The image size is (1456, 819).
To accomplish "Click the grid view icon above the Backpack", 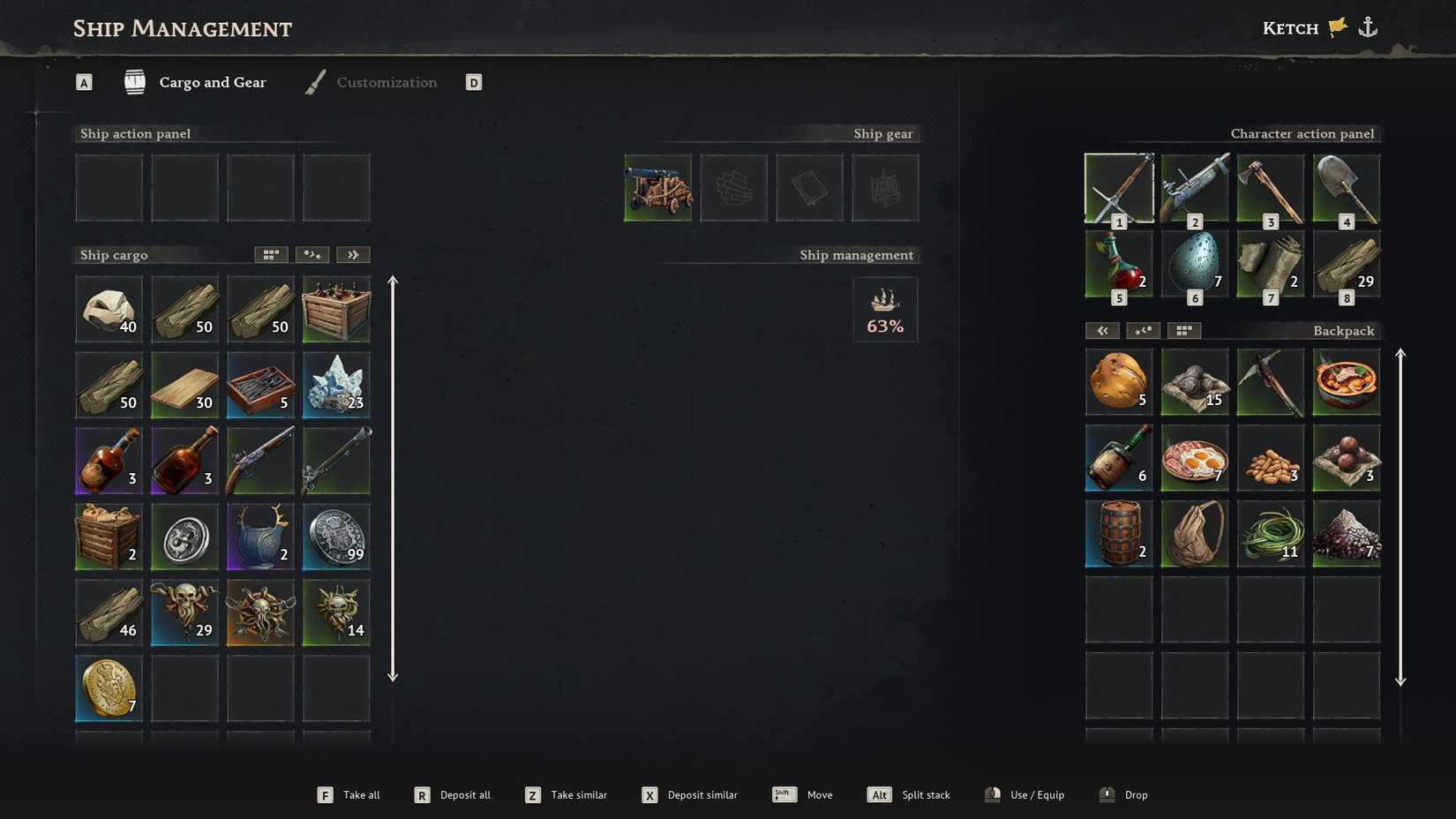I will (1183, 330).
